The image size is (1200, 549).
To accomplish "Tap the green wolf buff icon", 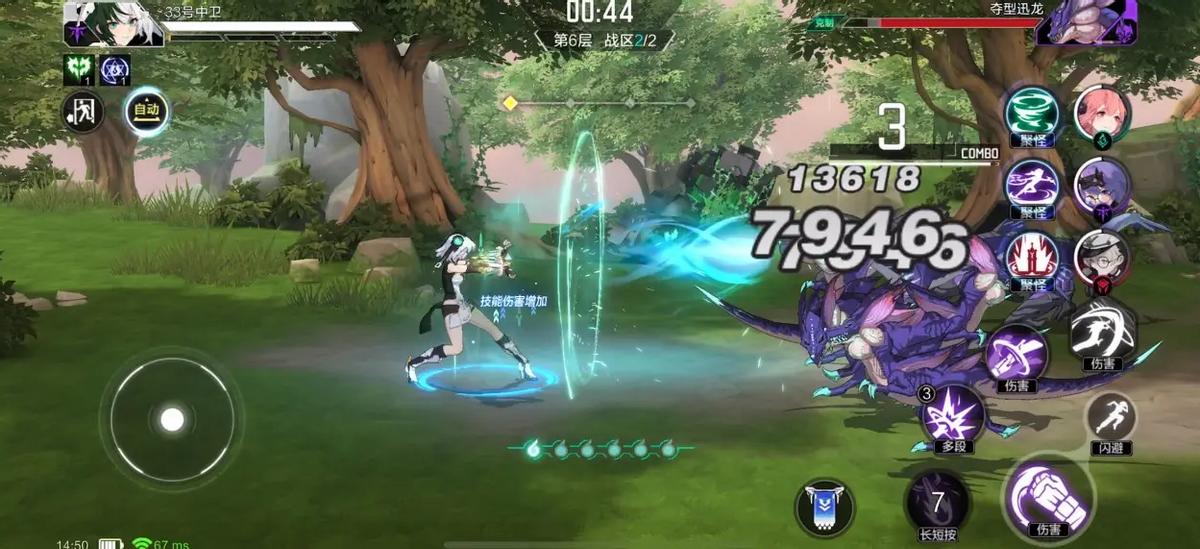I will pos(79,69).
